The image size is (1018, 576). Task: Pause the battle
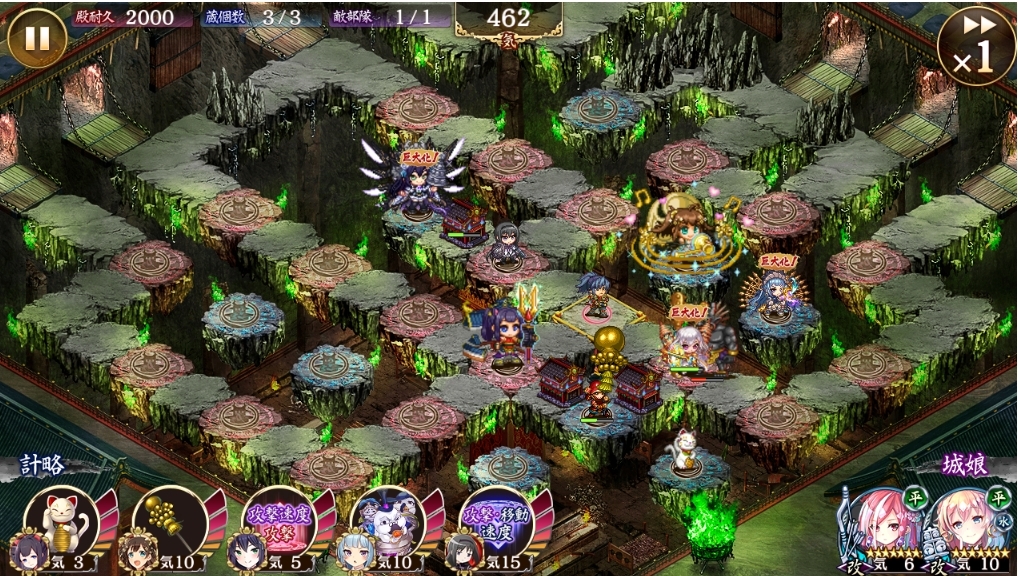pyautogui.click(x=37, y=38)
